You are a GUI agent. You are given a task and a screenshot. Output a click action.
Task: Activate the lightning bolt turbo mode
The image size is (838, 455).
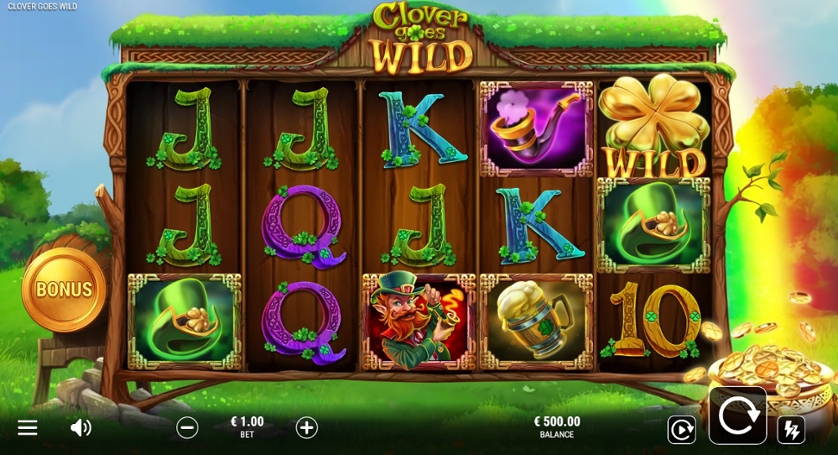(x=791, y=430)
